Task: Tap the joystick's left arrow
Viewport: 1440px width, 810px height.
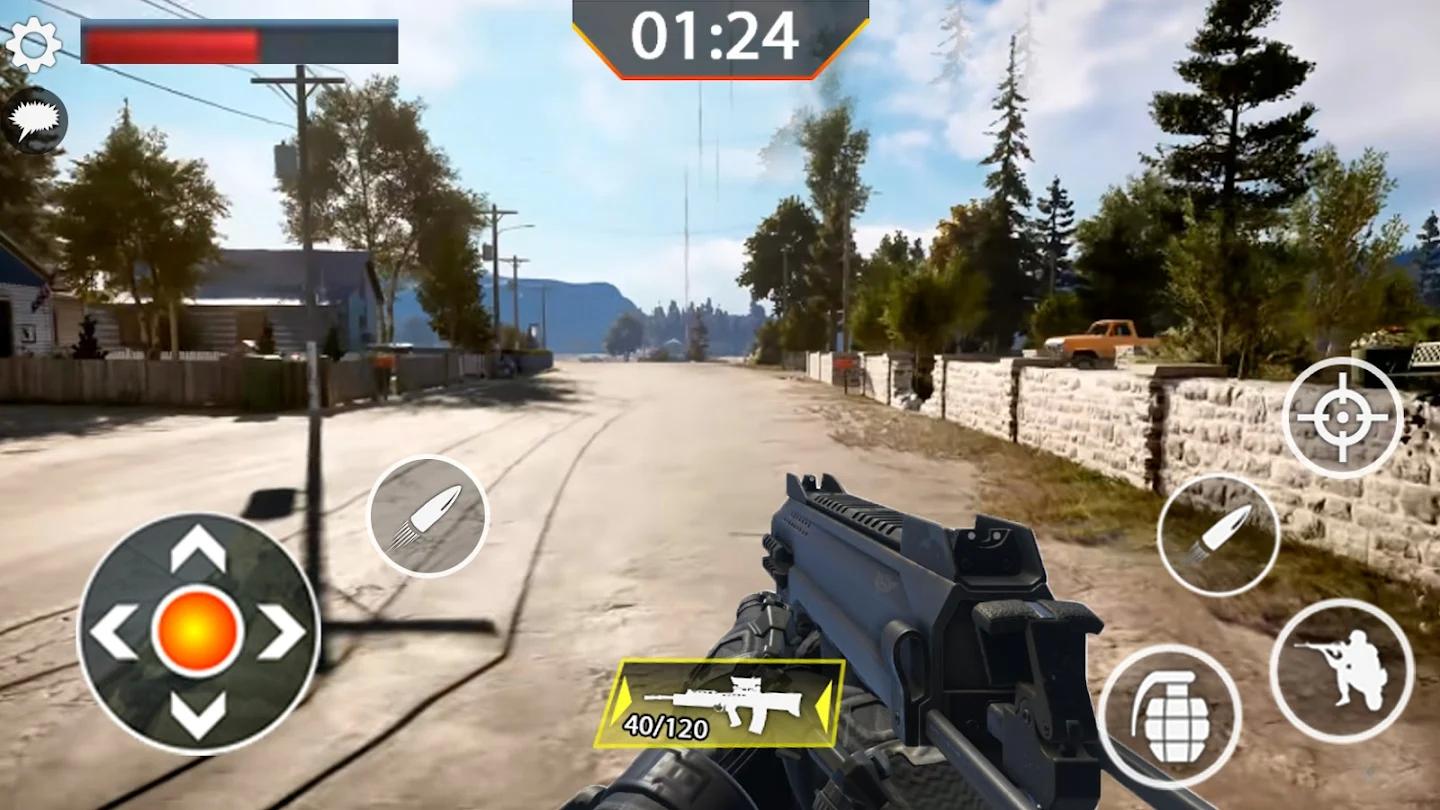Action: [x=114, y=632]
